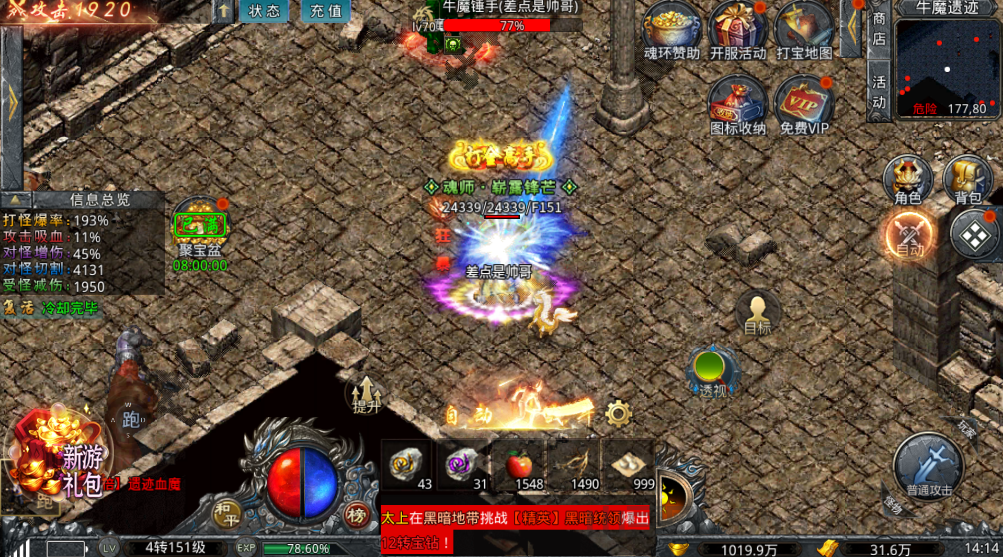The image size is (1003, 557).
Task: Open the 打宝地图 treasure map icon
Action: [803, 27]
